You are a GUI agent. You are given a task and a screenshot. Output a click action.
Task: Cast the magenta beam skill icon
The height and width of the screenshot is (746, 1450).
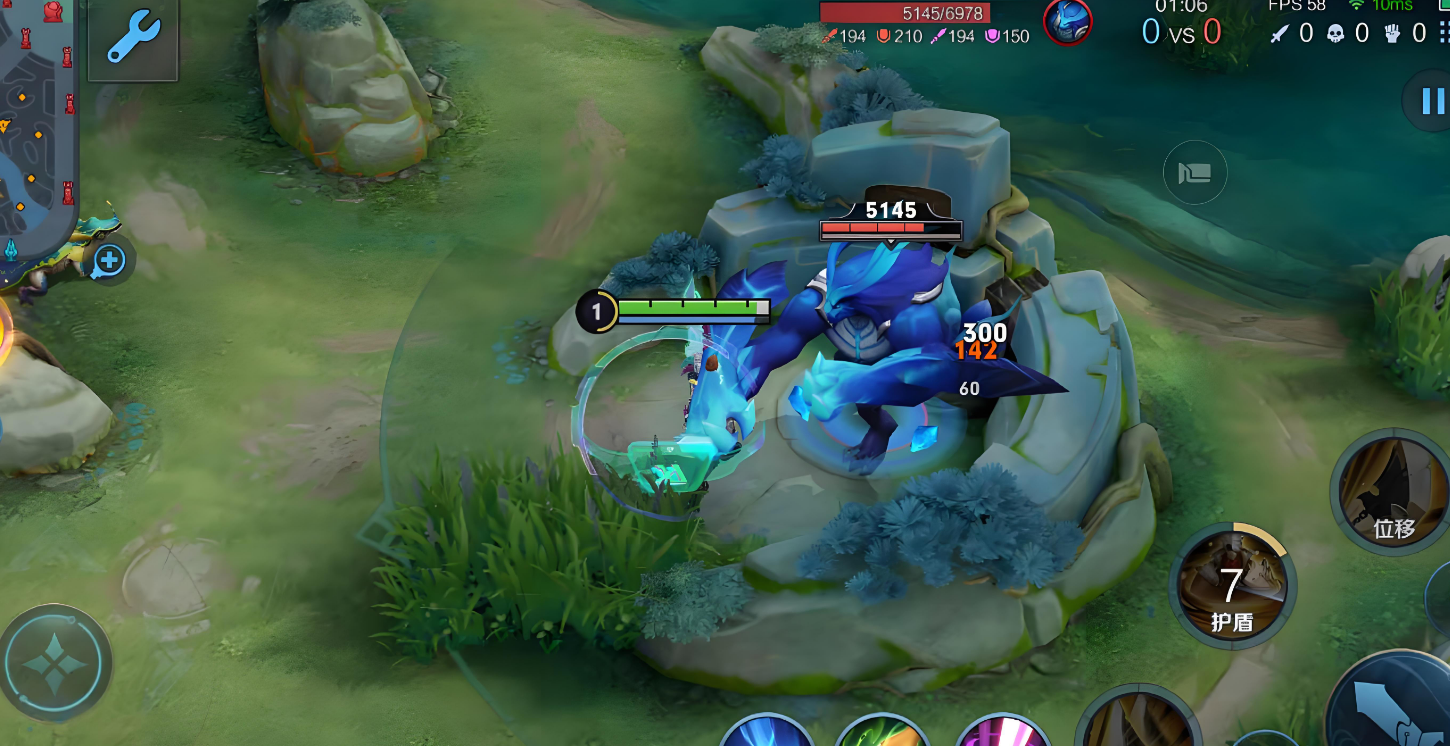click(x=1003, y=731)
